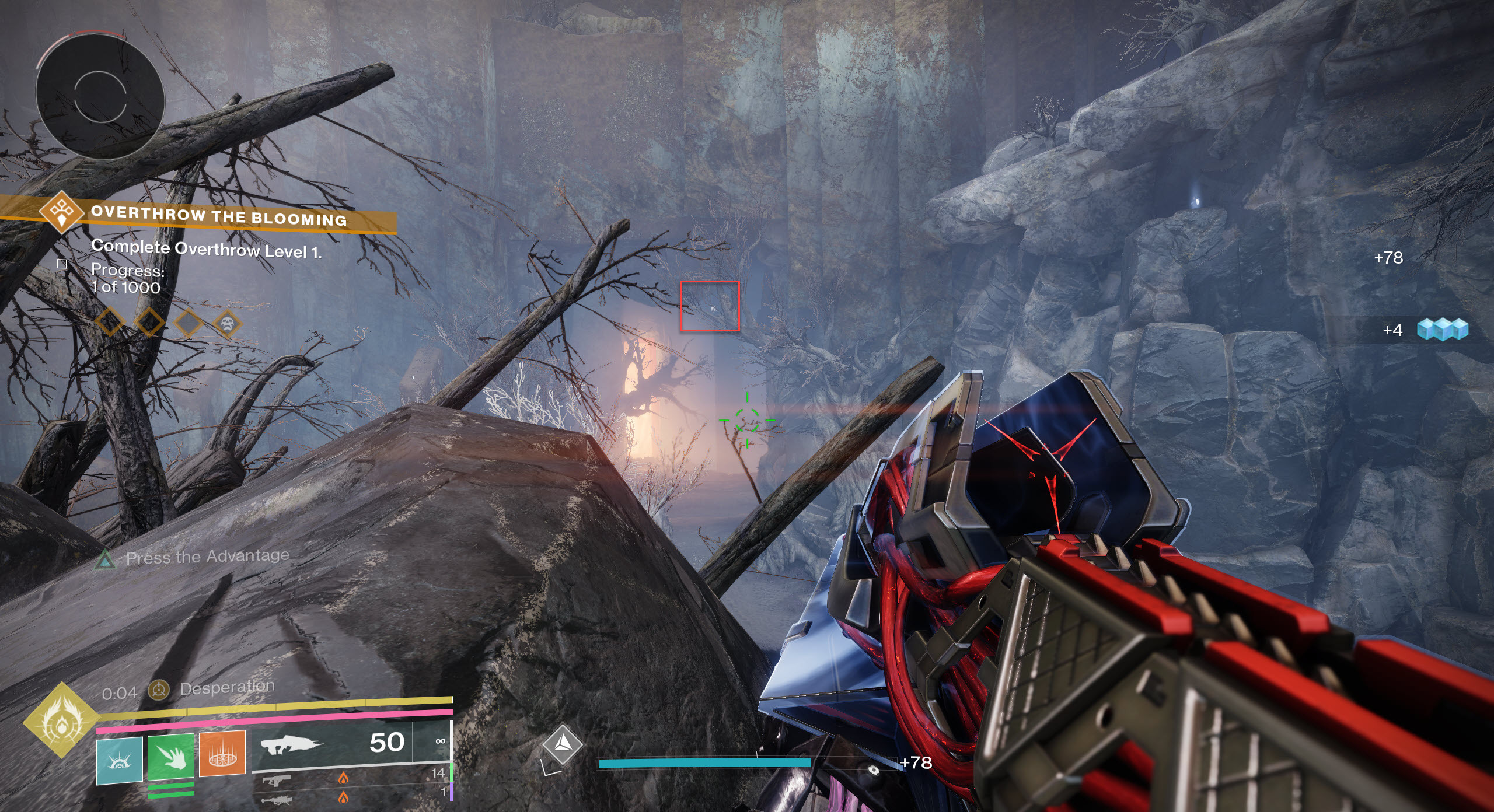This screenshot has width=1494, height=812.
Task: Open the Ghost diamond icon
Action: (x=562, y=744)
